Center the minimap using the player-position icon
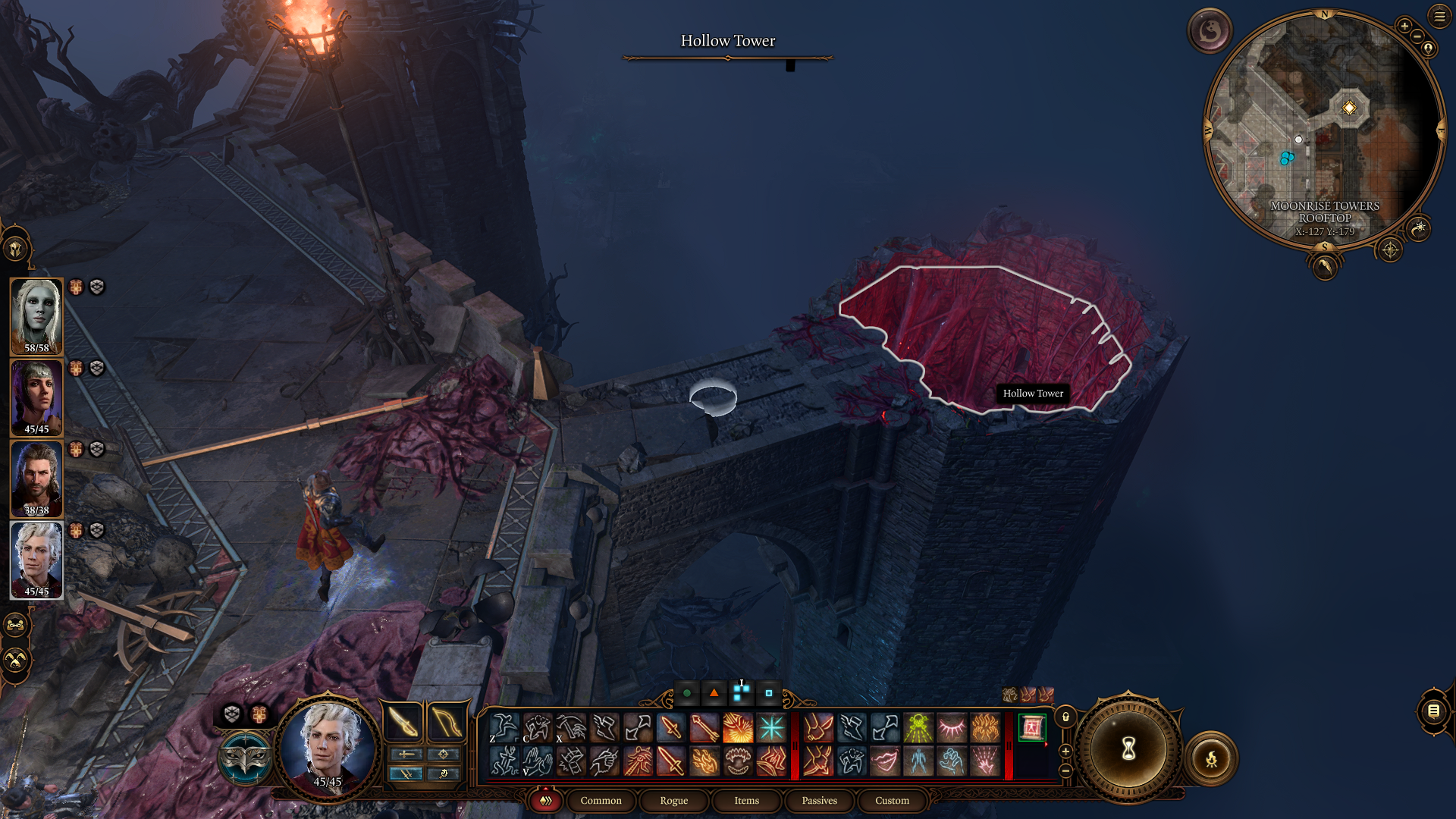This screenshot has height=819, width=1456. 1429,48
